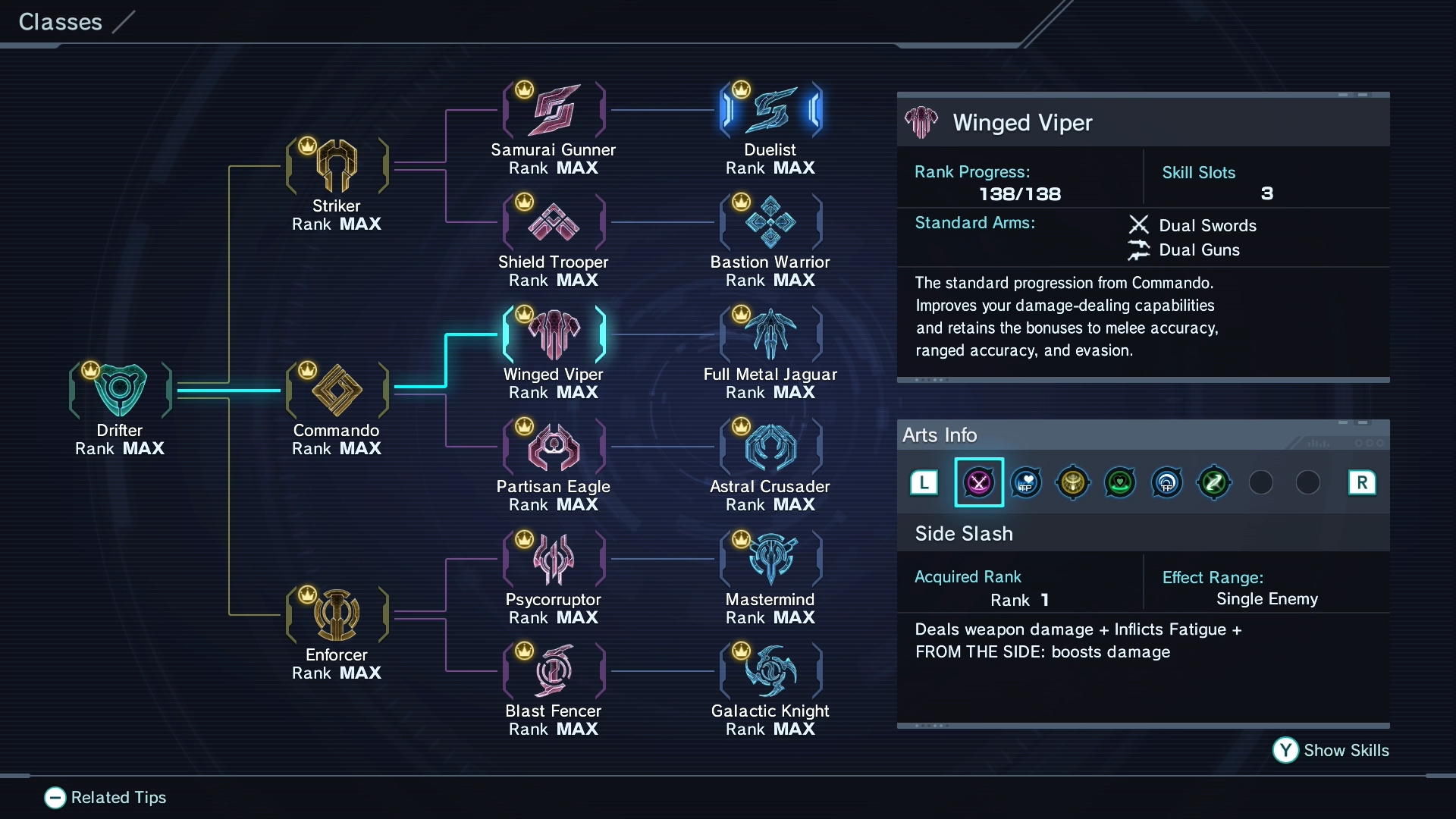The height and width of the screenshot is (819, 1456).
Task: Select the Astral Crusader class
Action: (770, 447)
